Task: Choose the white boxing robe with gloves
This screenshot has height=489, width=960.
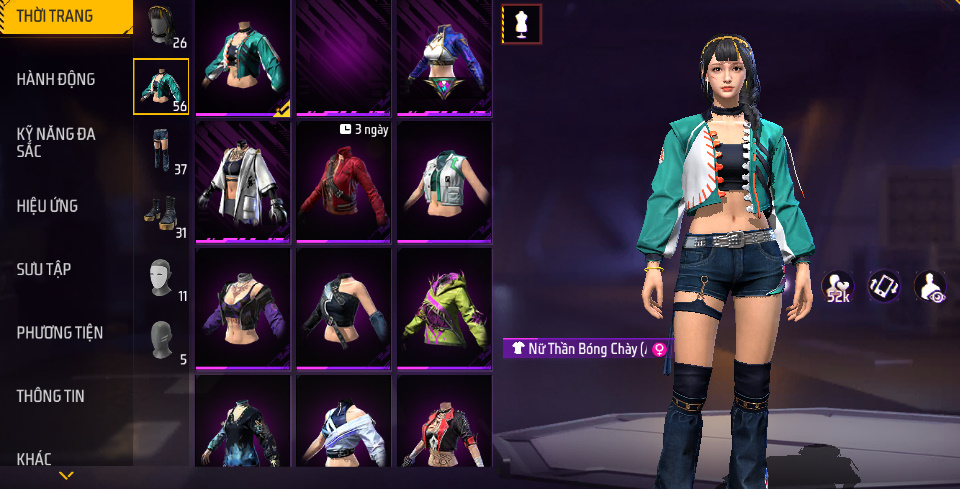Action: coord(242,182)
